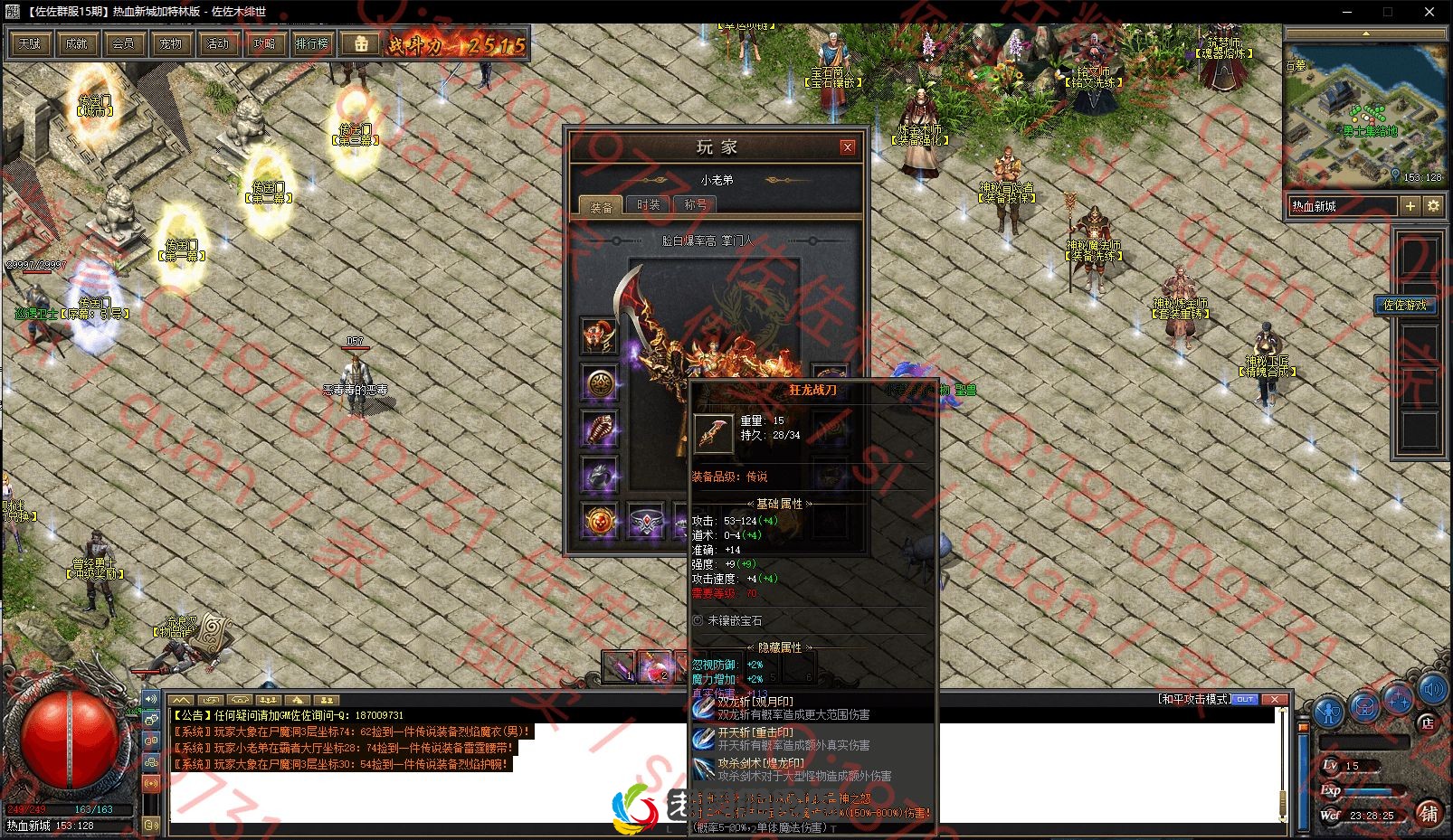The image size is (1453, 840).
Task: Click the plus button beside the map name
Action: pos(1410,206)
